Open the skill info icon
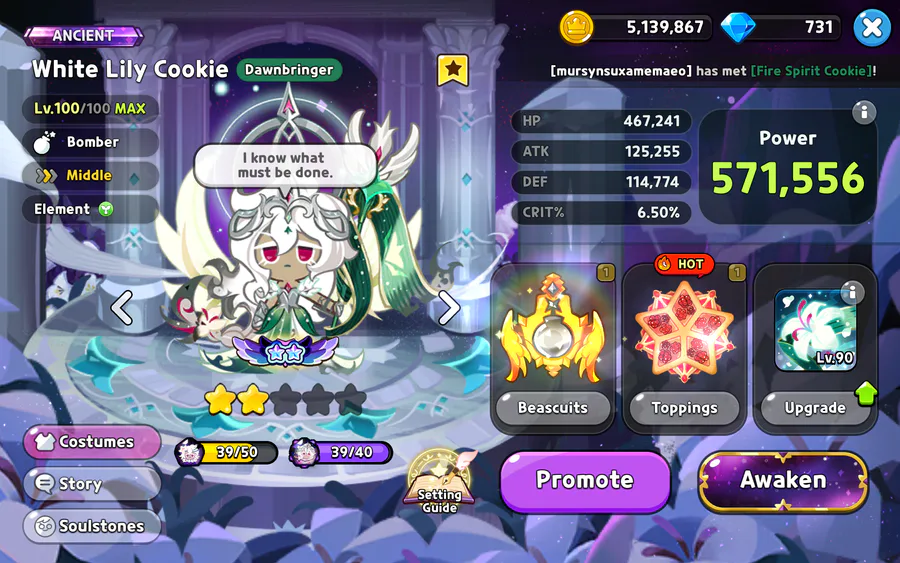Viewport: 900px width, 563px height. [852, 292]
